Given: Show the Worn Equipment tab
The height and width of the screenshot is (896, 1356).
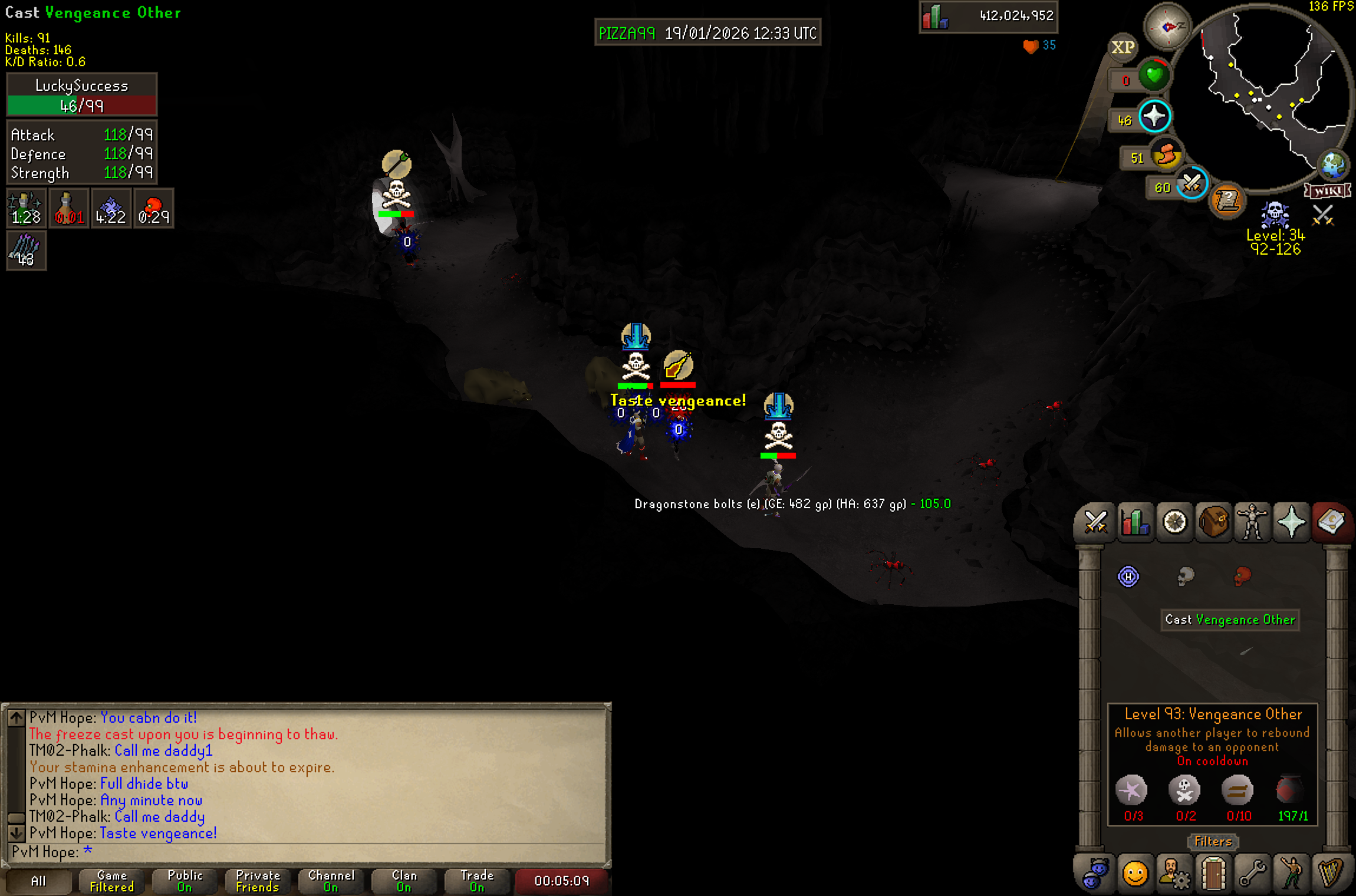Looking at the screenshot, I should [x=1252, y=522].
